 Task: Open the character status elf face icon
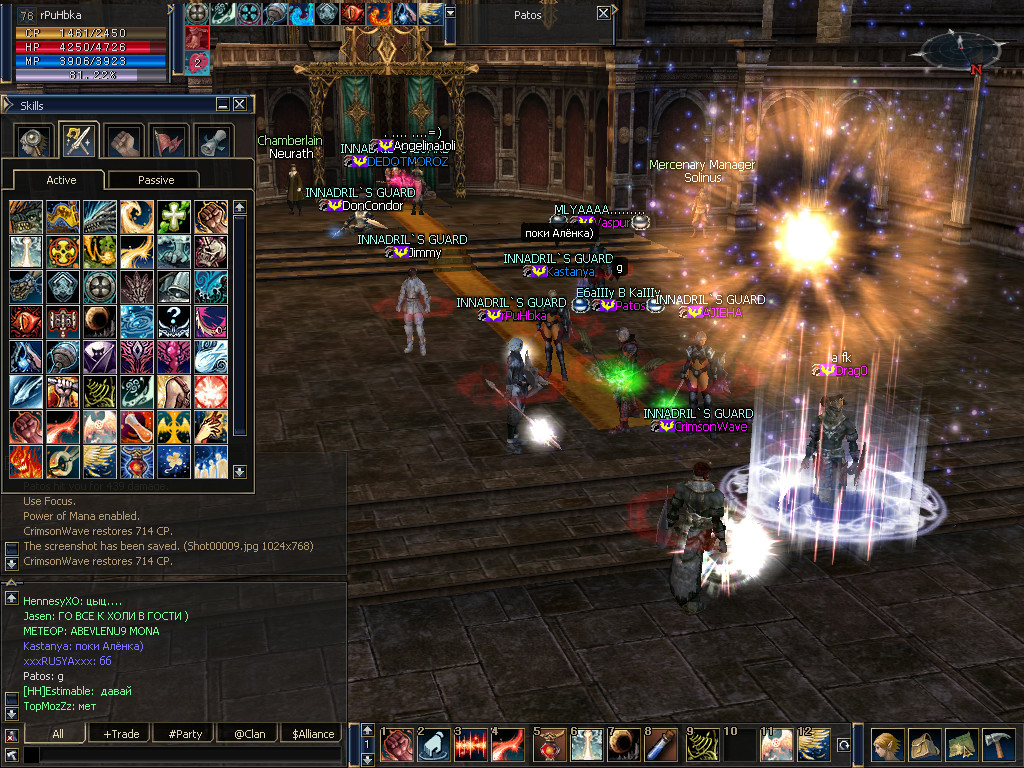pos(887,746)
